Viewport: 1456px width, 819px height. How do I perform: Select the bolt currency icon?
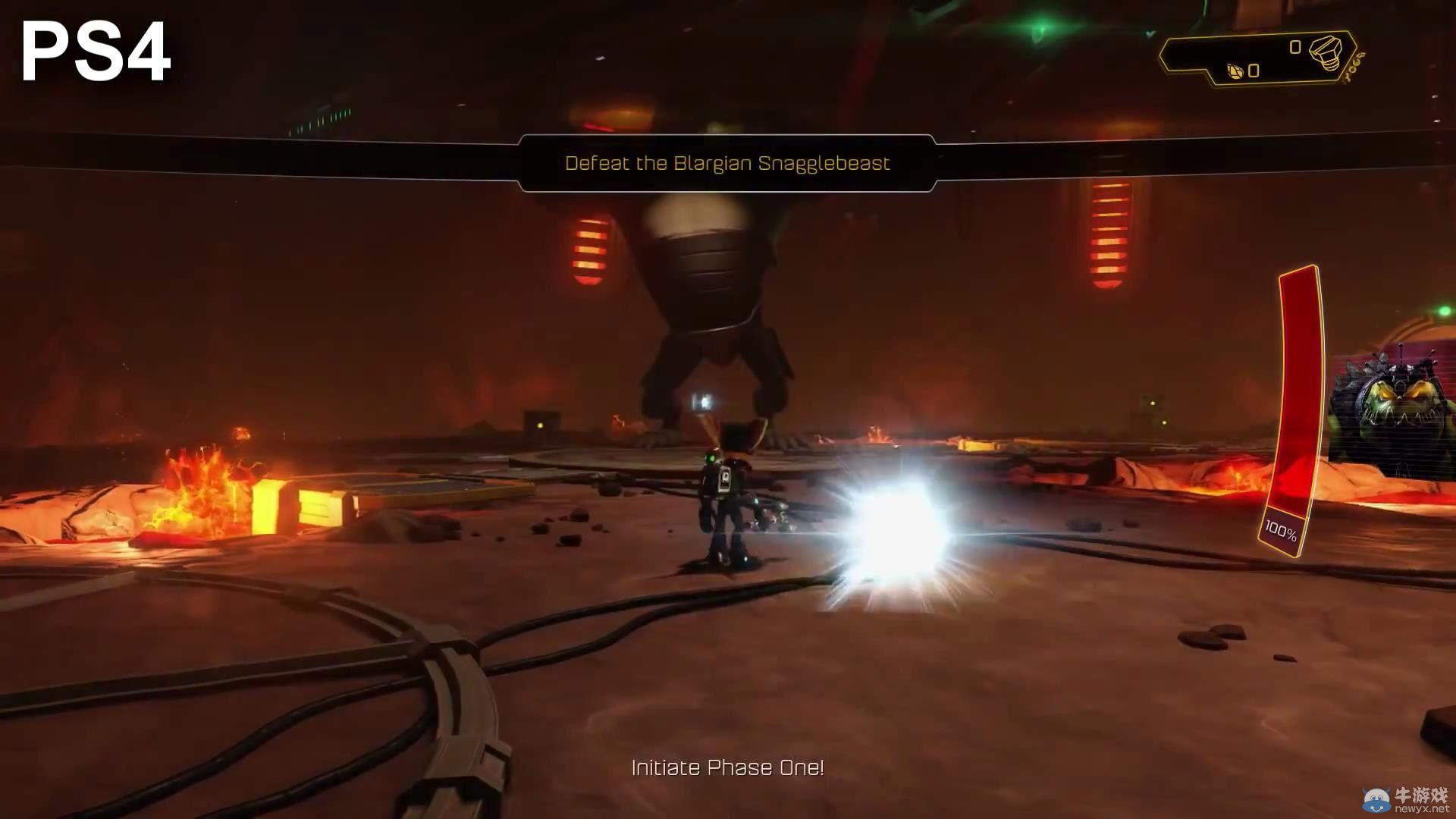click(1326, 52)
